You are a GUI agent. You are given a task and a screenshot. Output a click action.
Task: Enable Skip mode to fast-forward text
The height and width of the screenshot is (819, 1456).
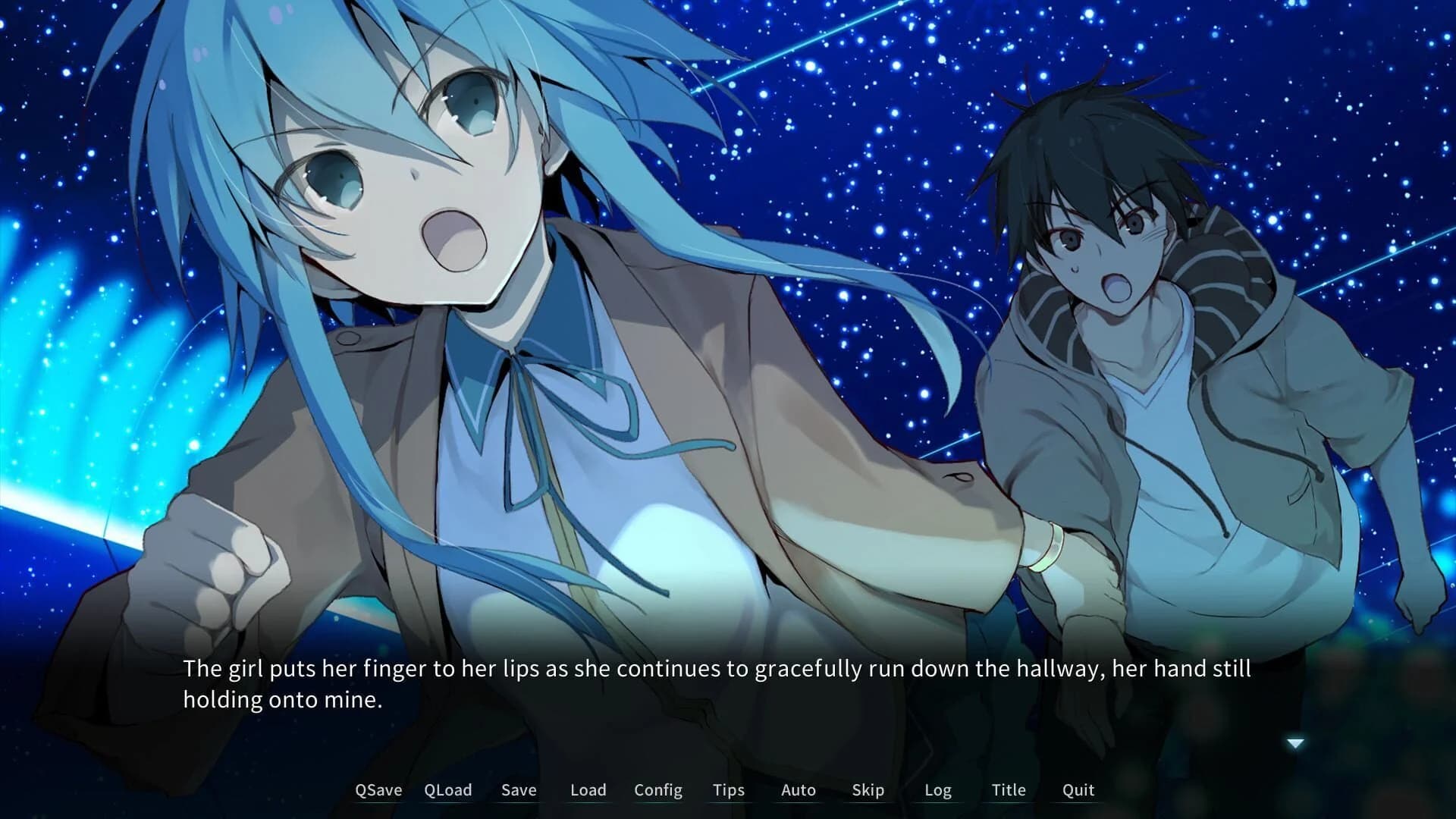tap(867, 789)
